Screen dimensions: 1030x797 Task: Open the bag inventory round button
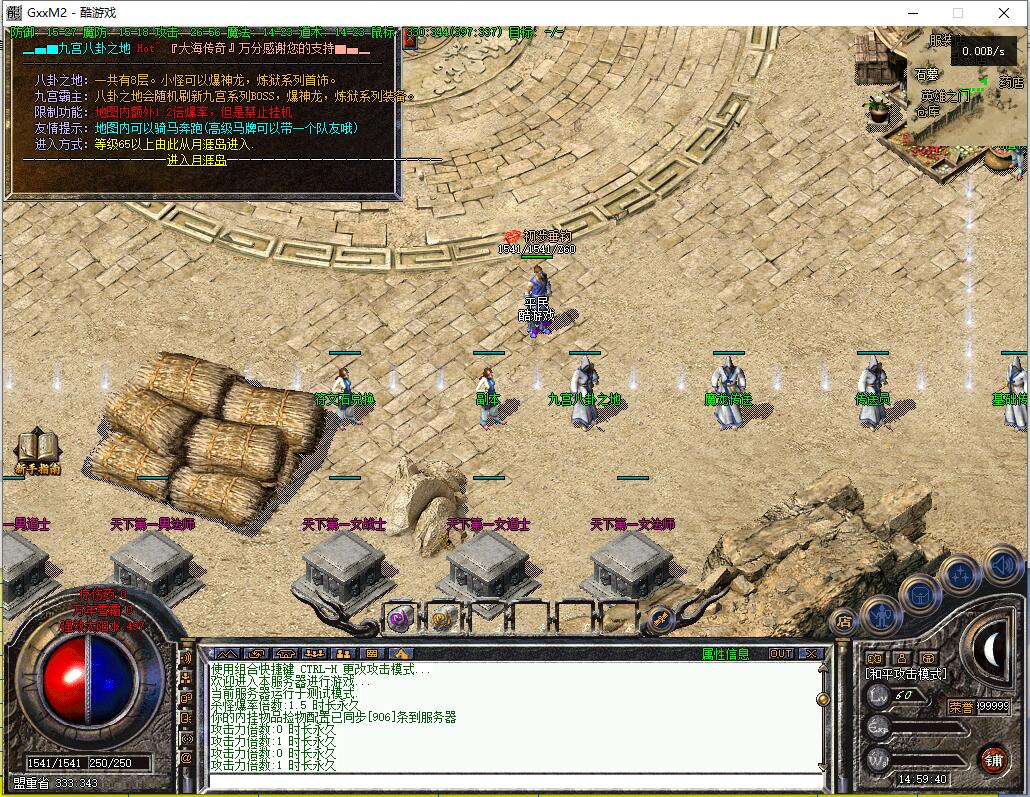point(920,595)
